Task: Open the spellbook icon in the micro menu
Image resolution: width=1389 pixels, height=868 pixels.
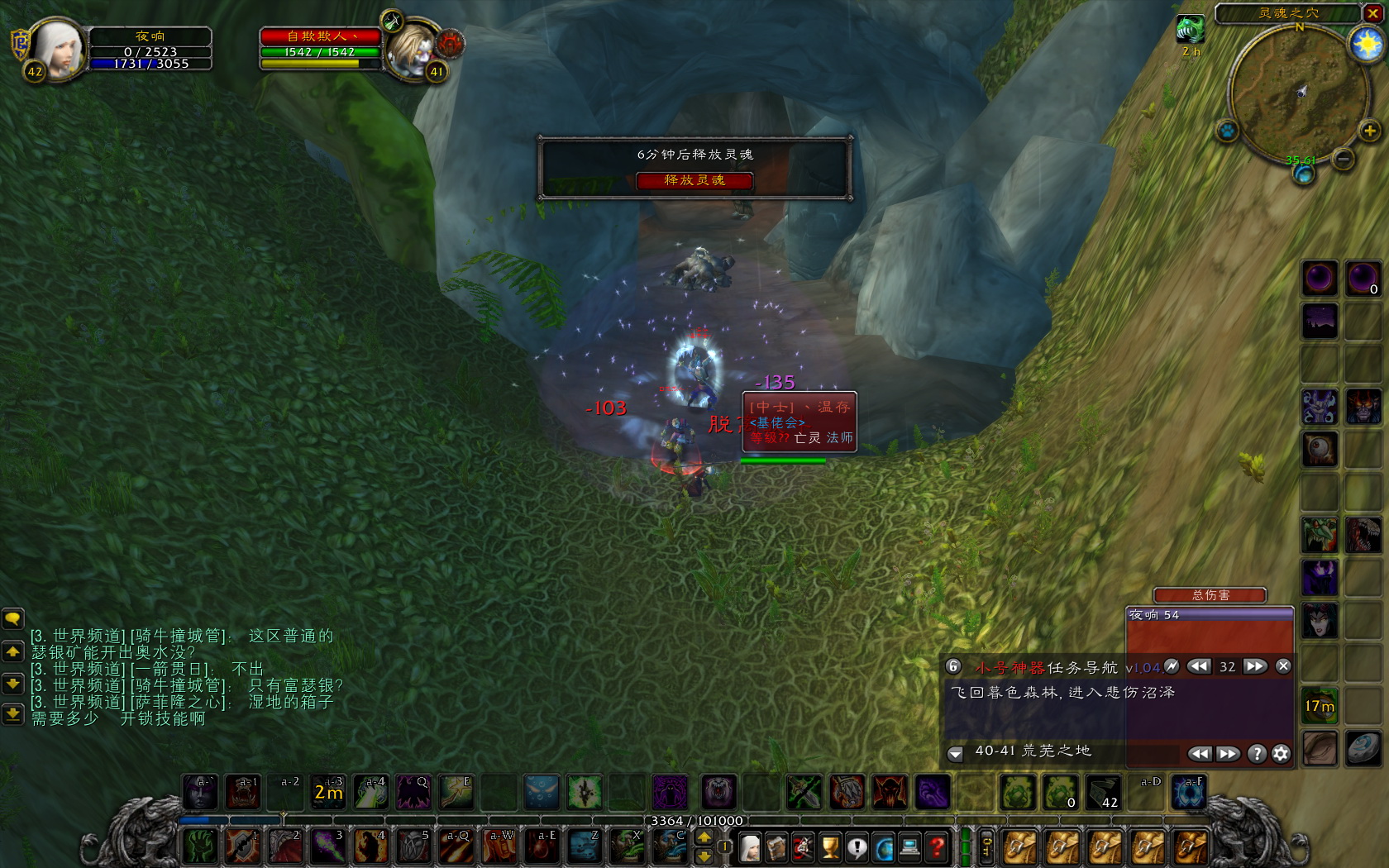Action: coord(776,847)
